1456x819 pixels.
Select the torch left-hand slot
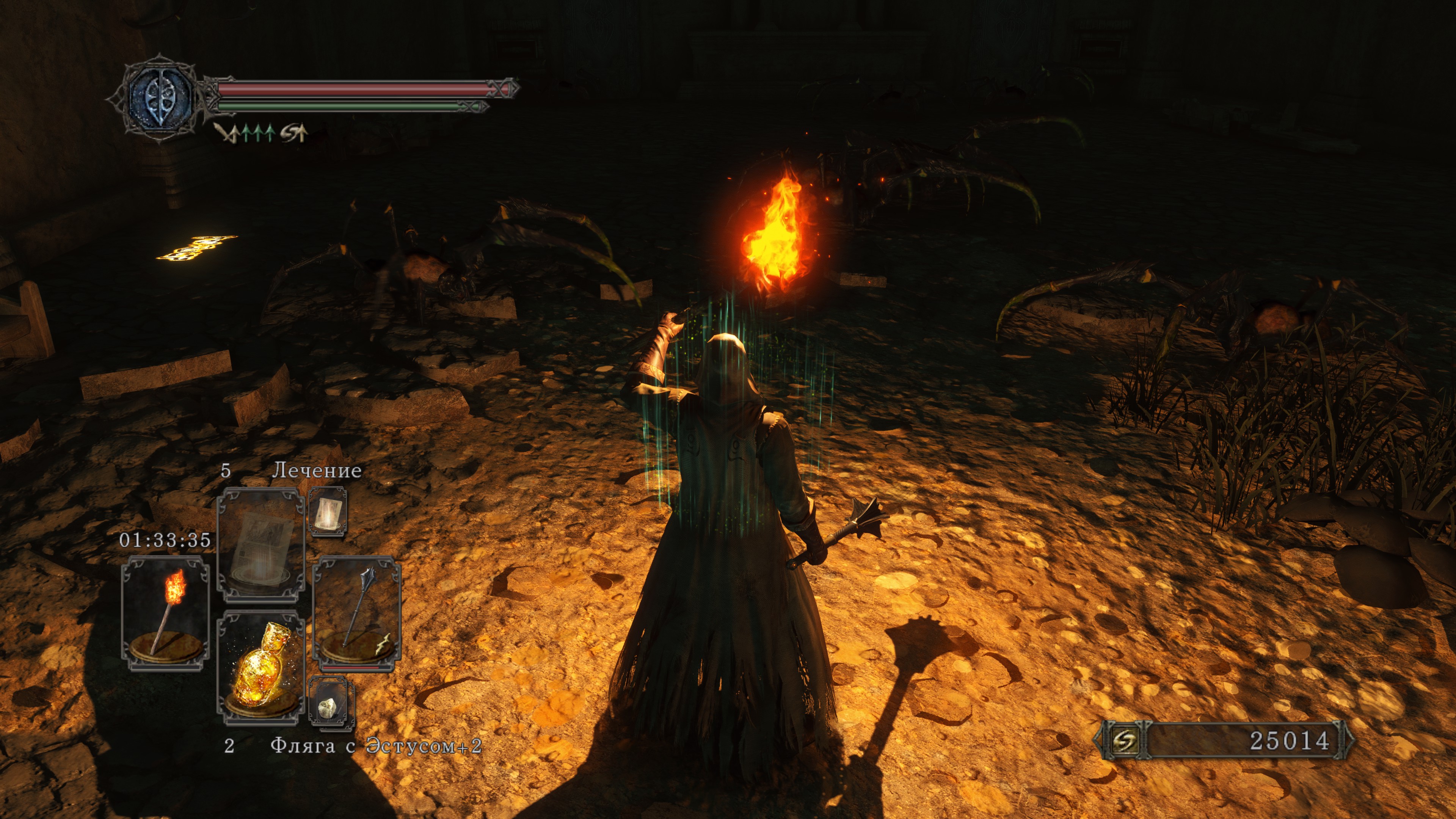165,613
